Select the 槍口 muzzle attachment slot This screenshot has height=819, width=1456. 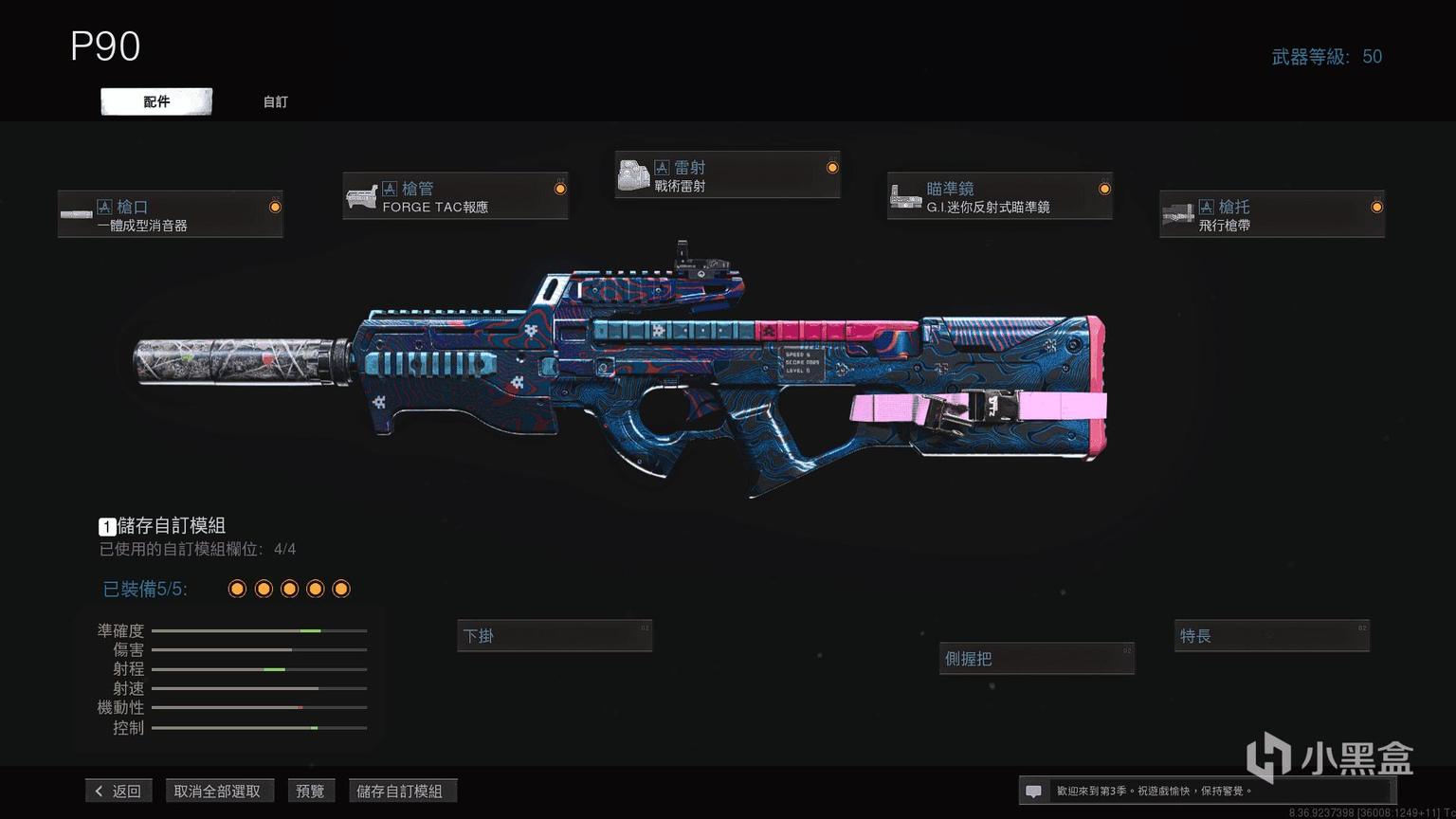click(x=171, y=214)
